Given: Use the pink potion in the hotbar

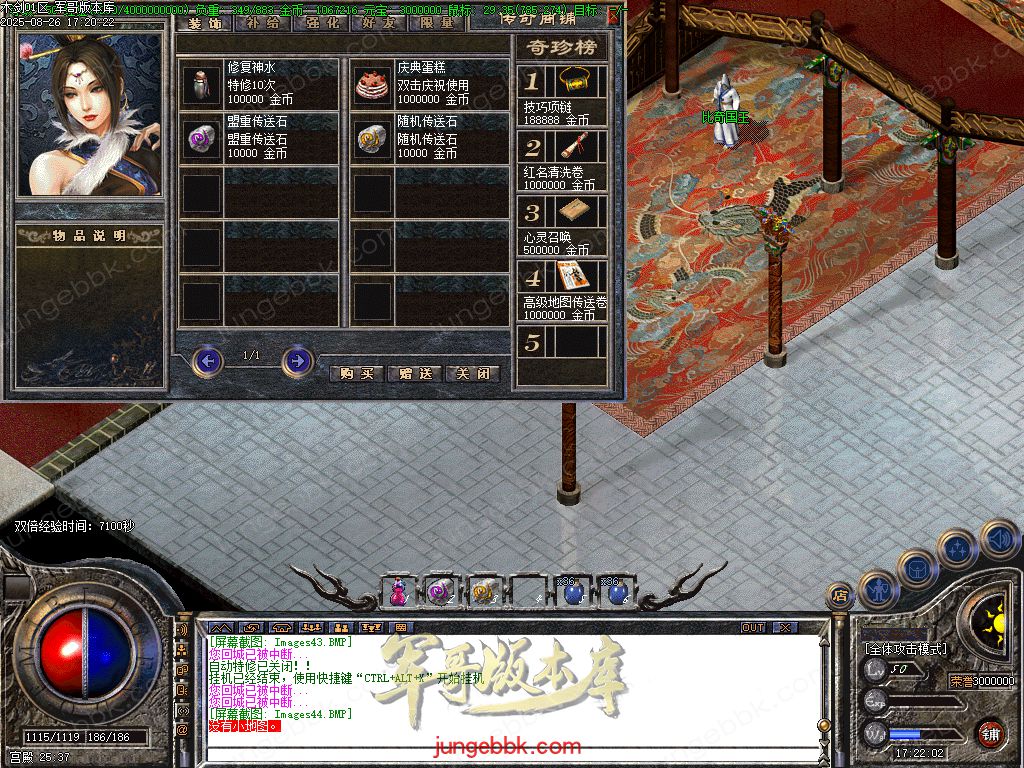Looking at the screenshot, I should [x=398, y=592].
